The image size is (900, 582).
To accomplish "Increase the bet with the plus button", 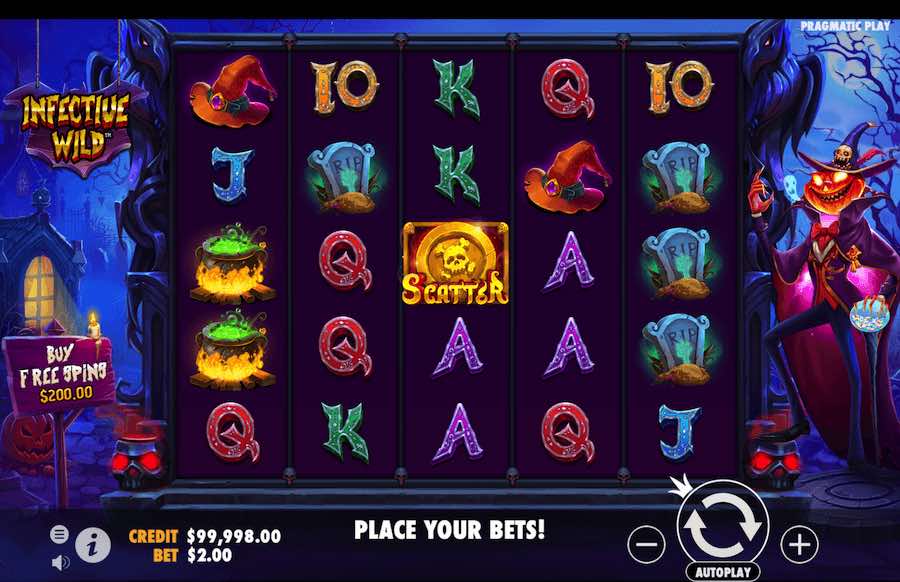I will point(799,544).
